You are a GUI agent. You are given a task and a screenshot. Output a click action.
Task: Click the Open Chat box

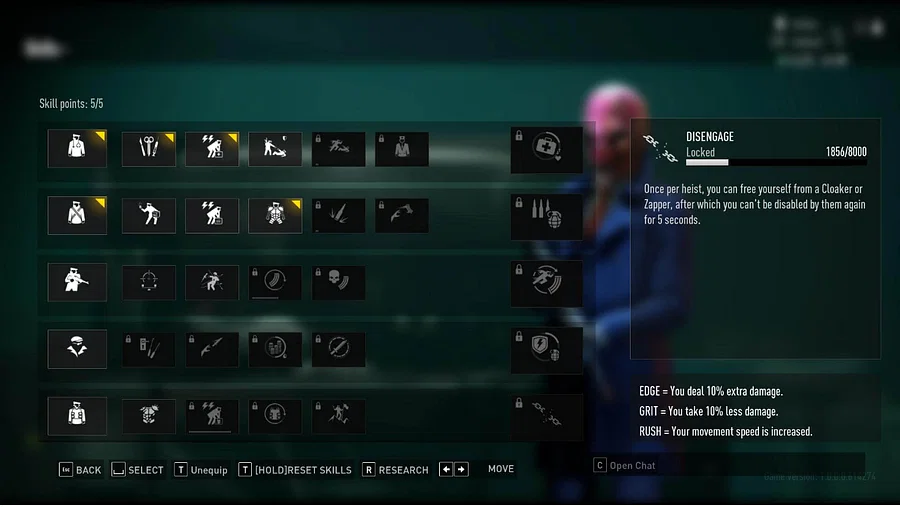[x=728, y=465]
